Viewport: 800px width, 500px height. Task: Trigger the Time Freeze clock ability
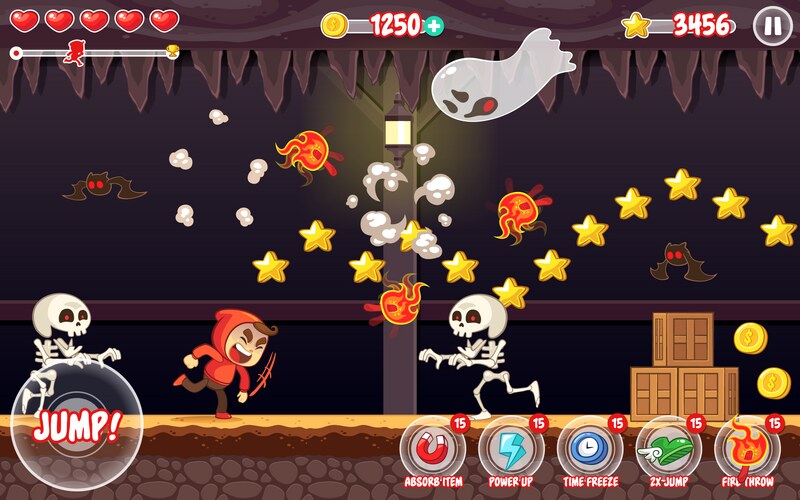[589, 449]
